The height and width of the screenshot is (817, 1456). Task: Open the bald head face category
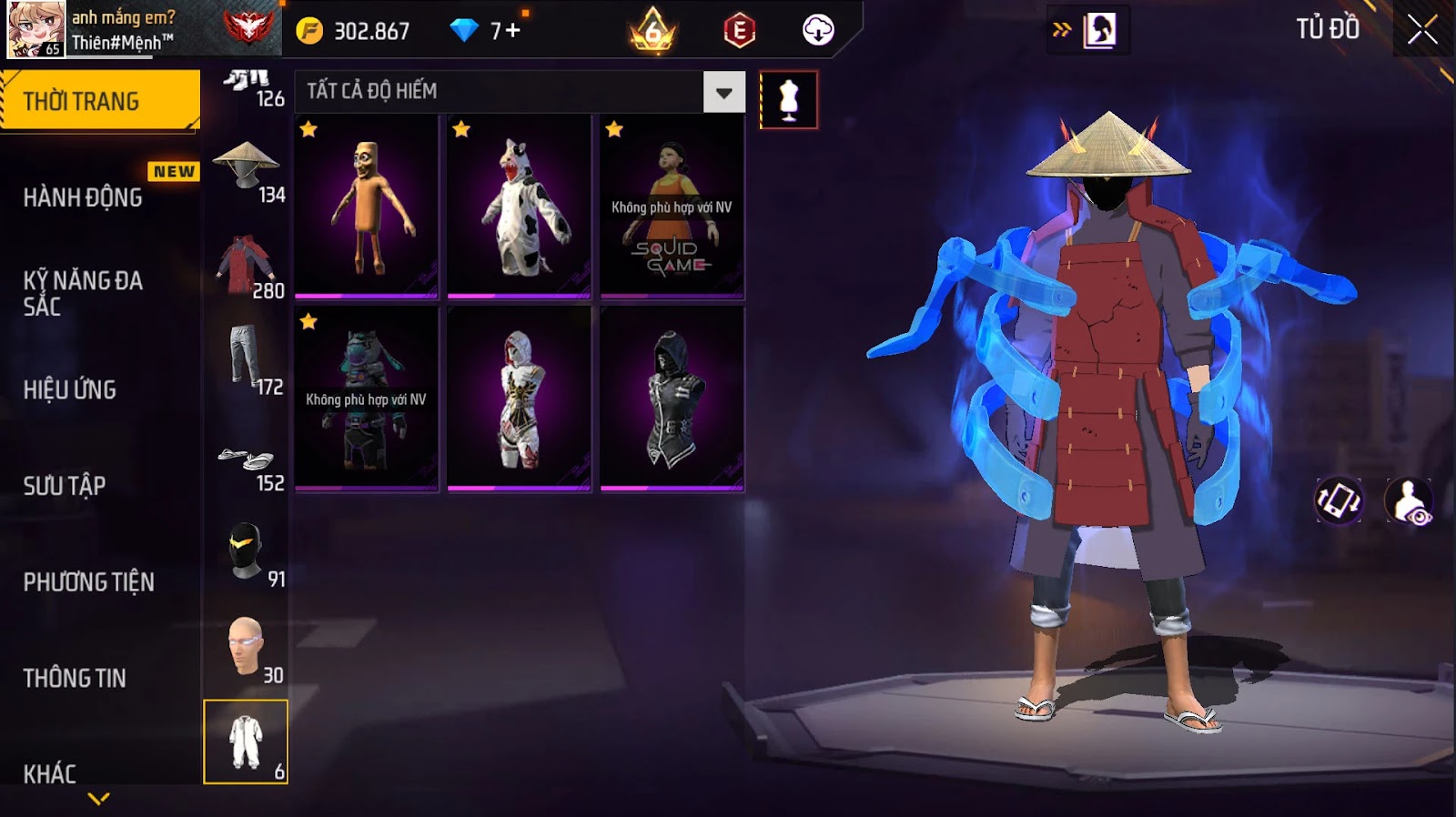pyautogui.click(x=246, y=649)
